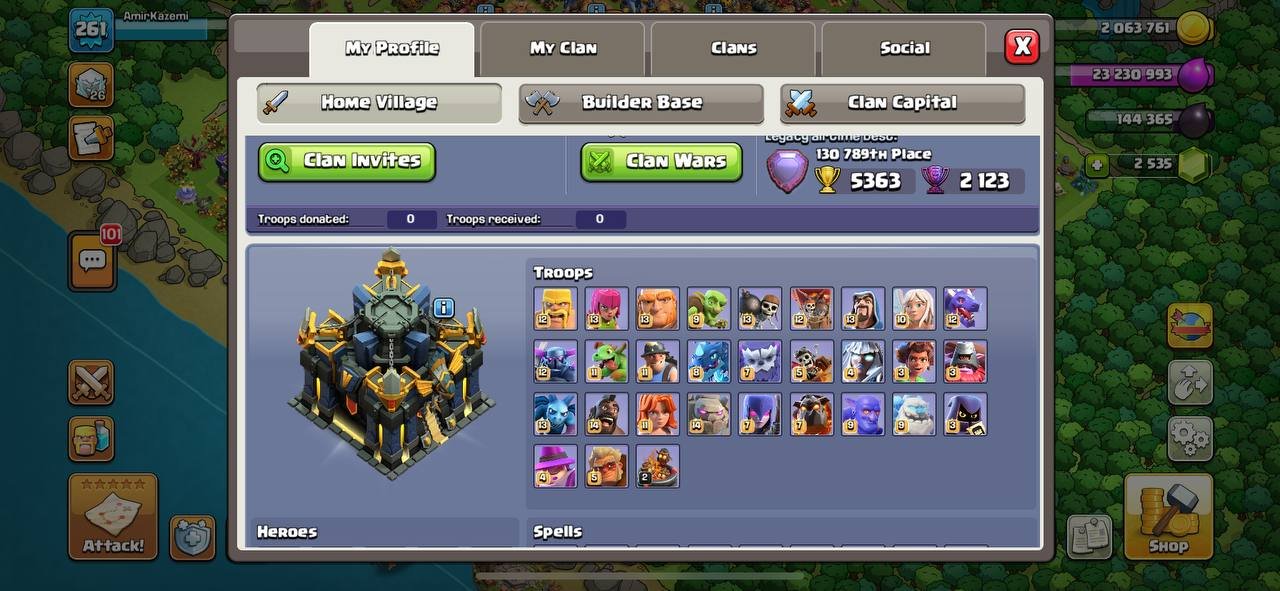The width and height of the screenshot is (1280, 591).
Task: Switch to the My Clan tab
Action: pos(563,48)
